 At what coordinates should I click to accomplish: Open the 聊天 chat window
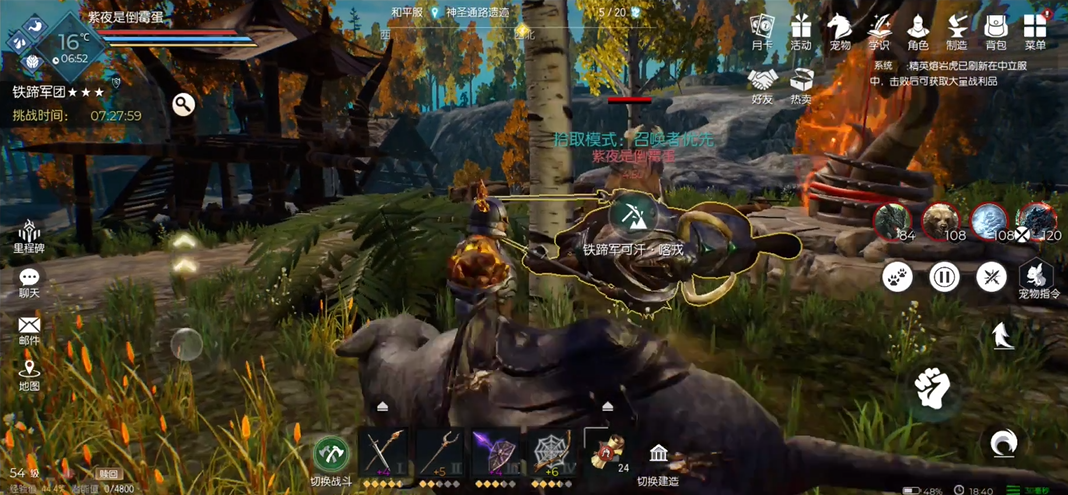coord(29,282)
